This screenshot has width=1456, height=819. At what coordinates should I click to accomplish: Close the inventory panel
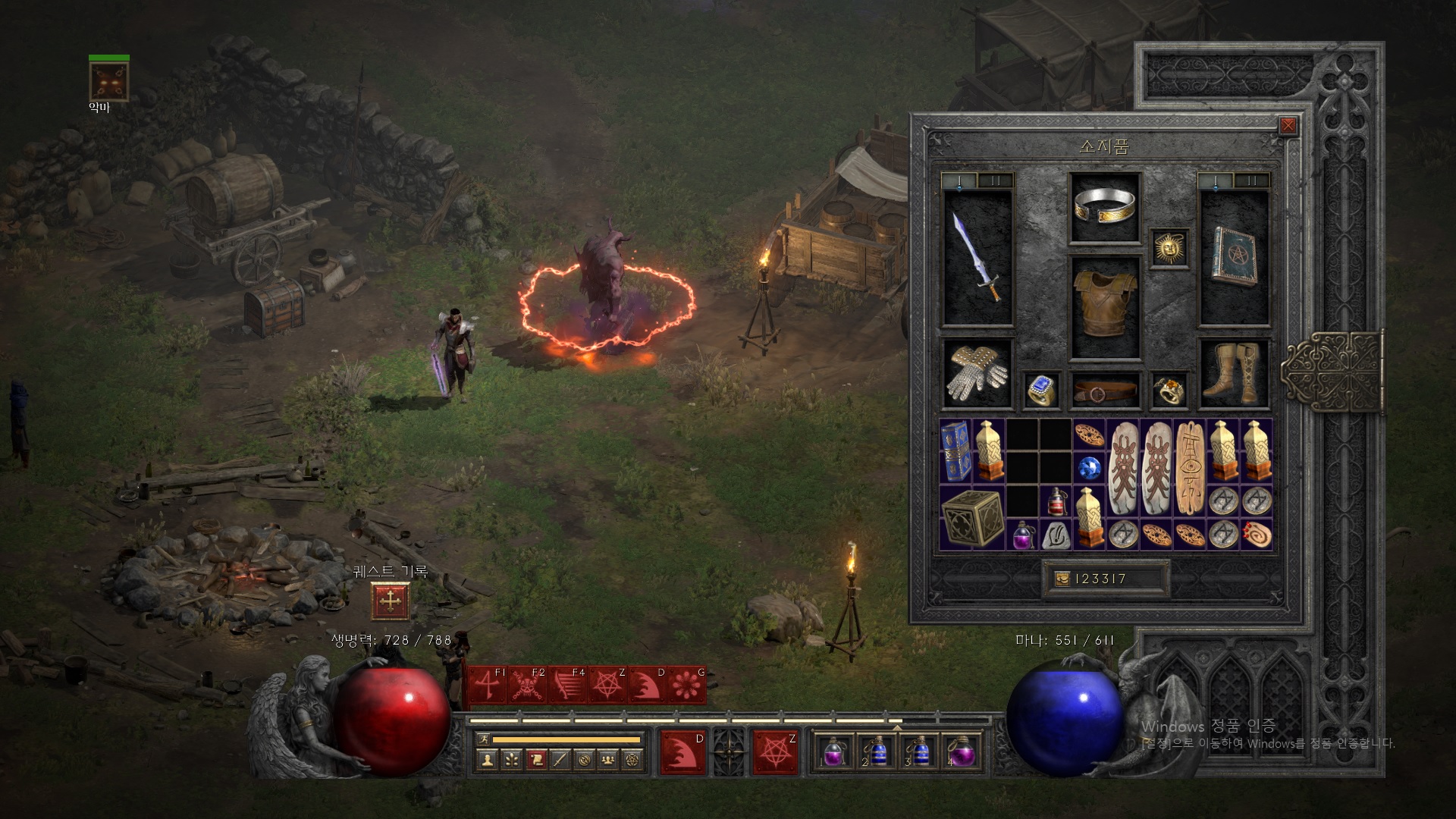click(1288, 126)
